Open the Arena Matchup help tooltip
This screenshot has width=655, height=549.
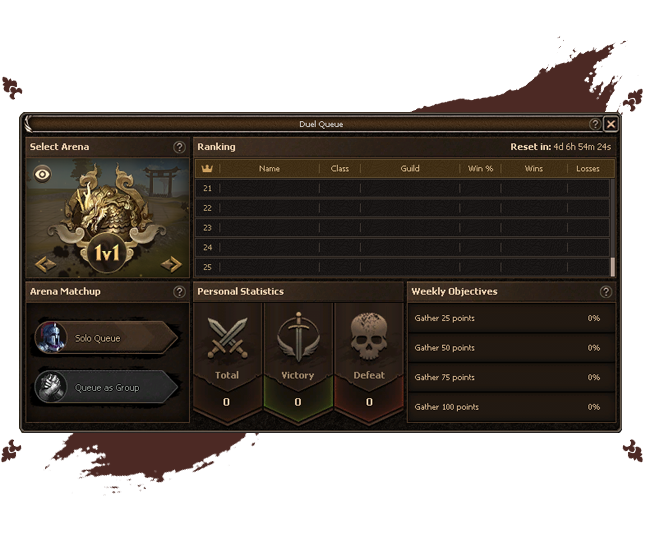coord(179,292)
